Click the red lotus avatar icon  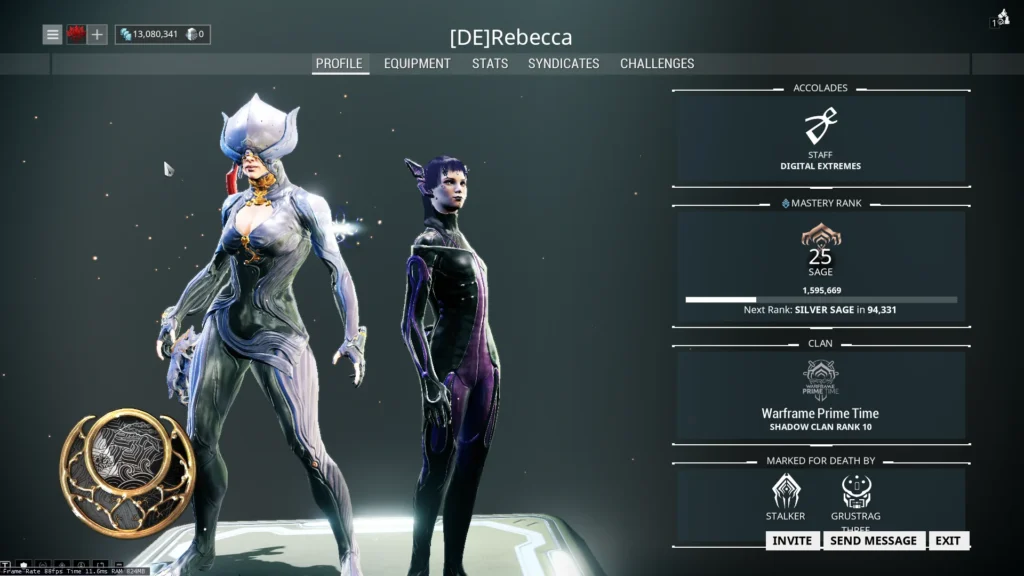tap(75, 35)
